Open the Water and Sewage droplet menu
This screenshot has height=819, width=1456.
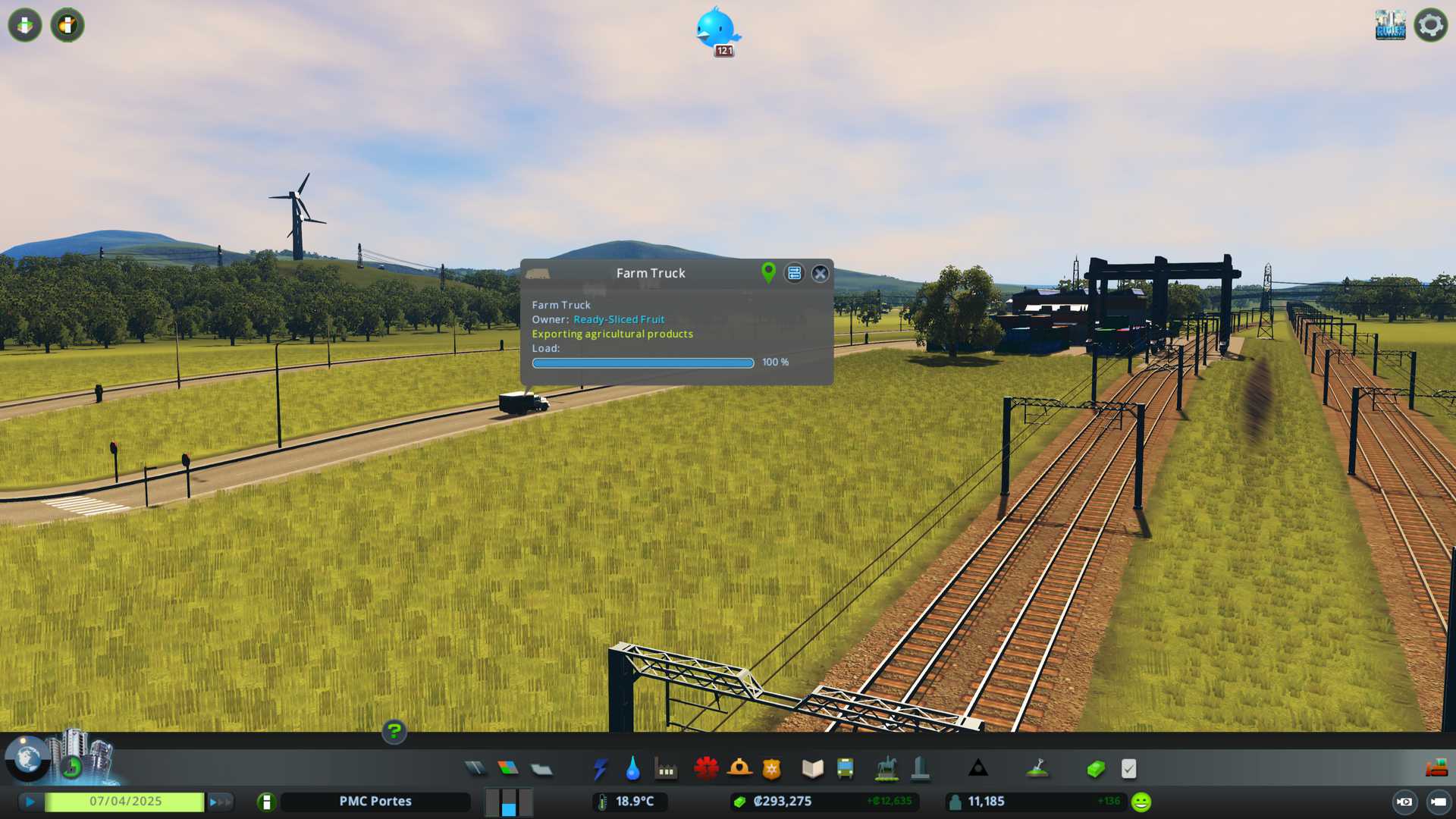click(632, 769)
